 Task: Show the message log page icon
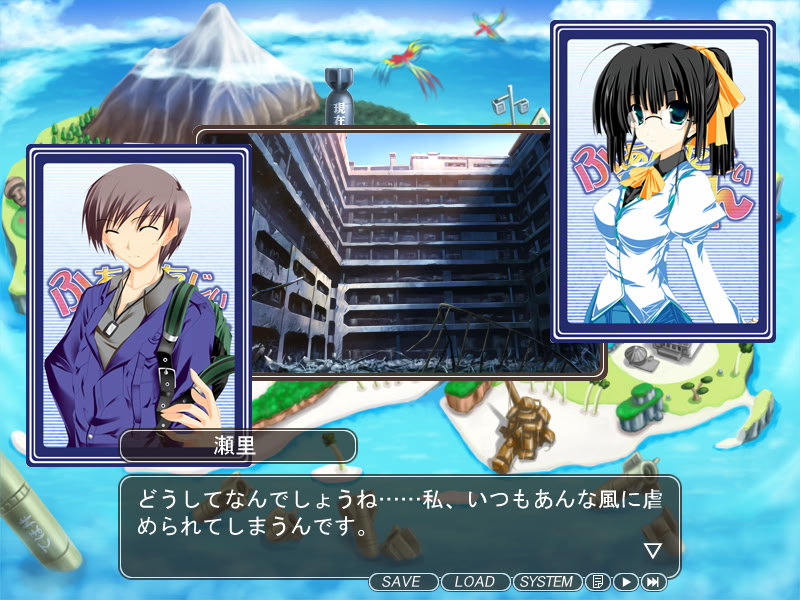(597, 582)
